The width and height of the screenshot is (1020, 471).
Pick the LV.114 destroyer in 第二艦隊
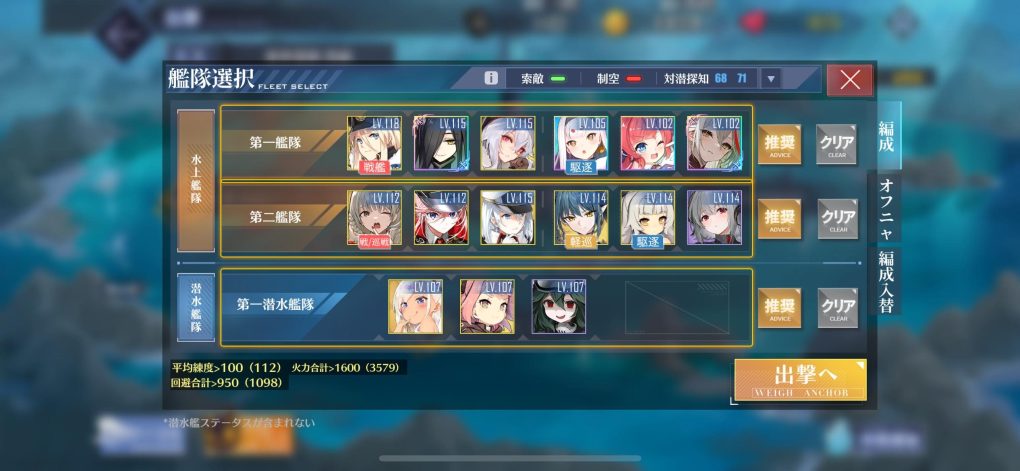click(647, 217)
